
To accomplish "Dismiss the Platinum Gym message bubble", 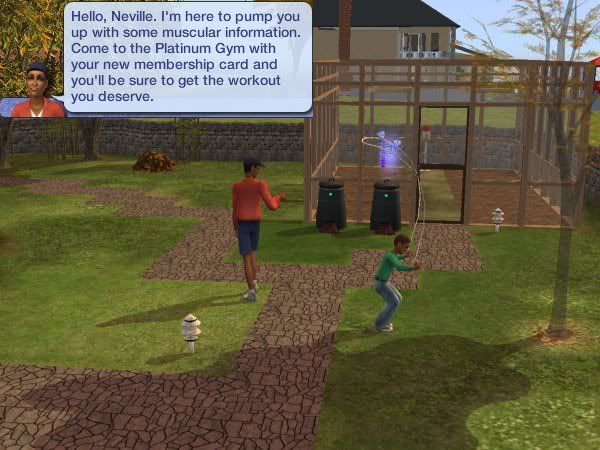I will 187,56.
